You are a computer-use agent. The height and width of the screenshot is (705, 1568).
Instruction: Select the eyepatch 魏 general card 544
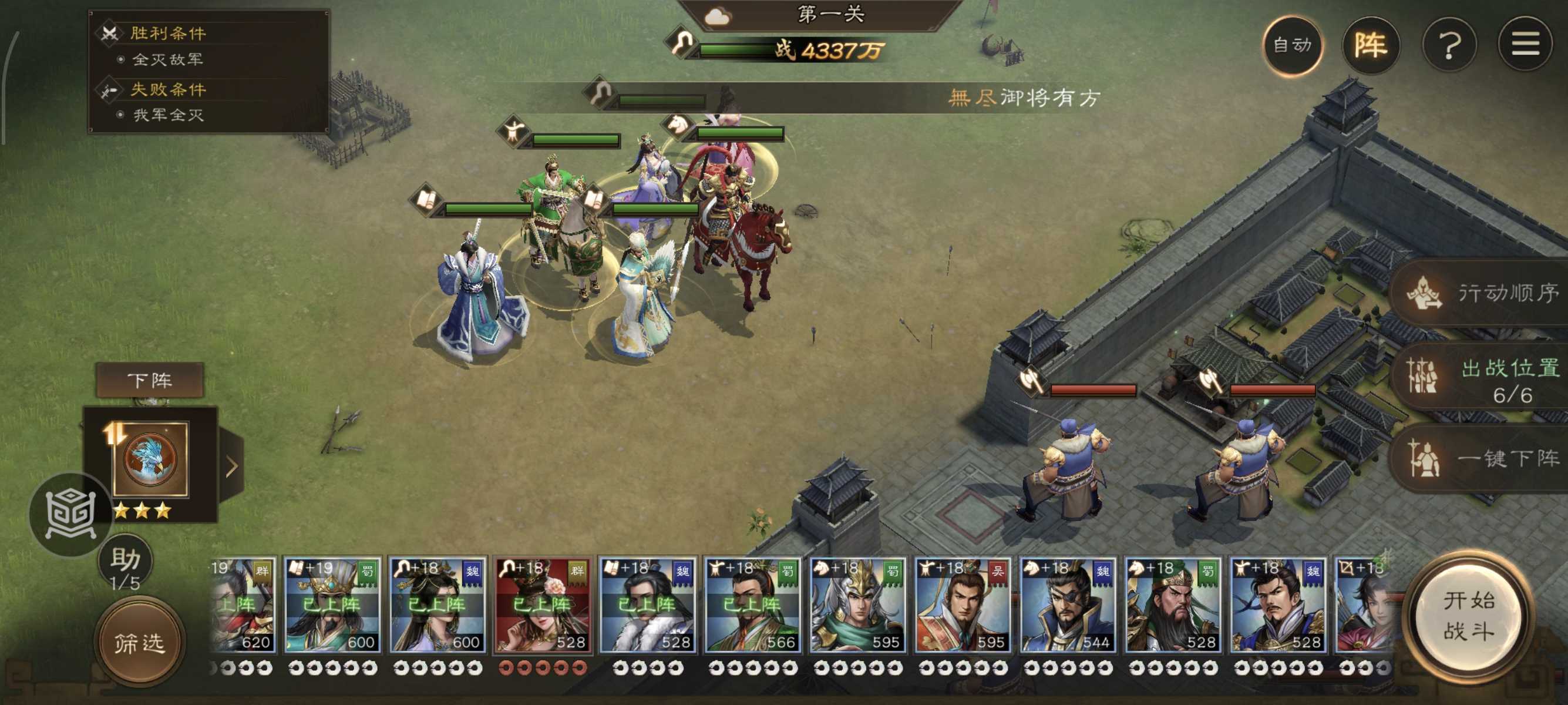coord(1067,605)
